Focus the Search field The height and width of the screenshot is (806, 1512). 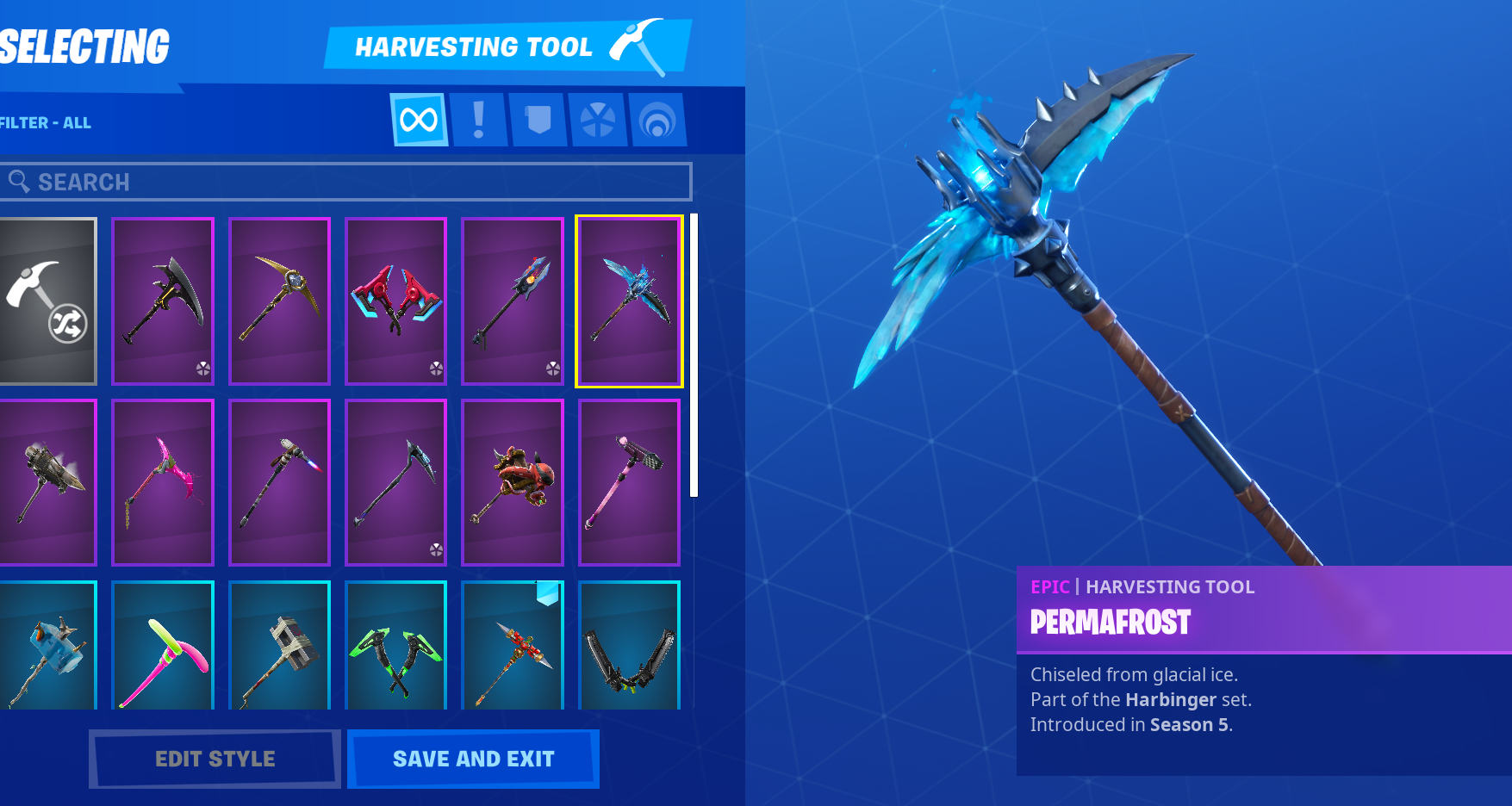(x=345, y=182)
